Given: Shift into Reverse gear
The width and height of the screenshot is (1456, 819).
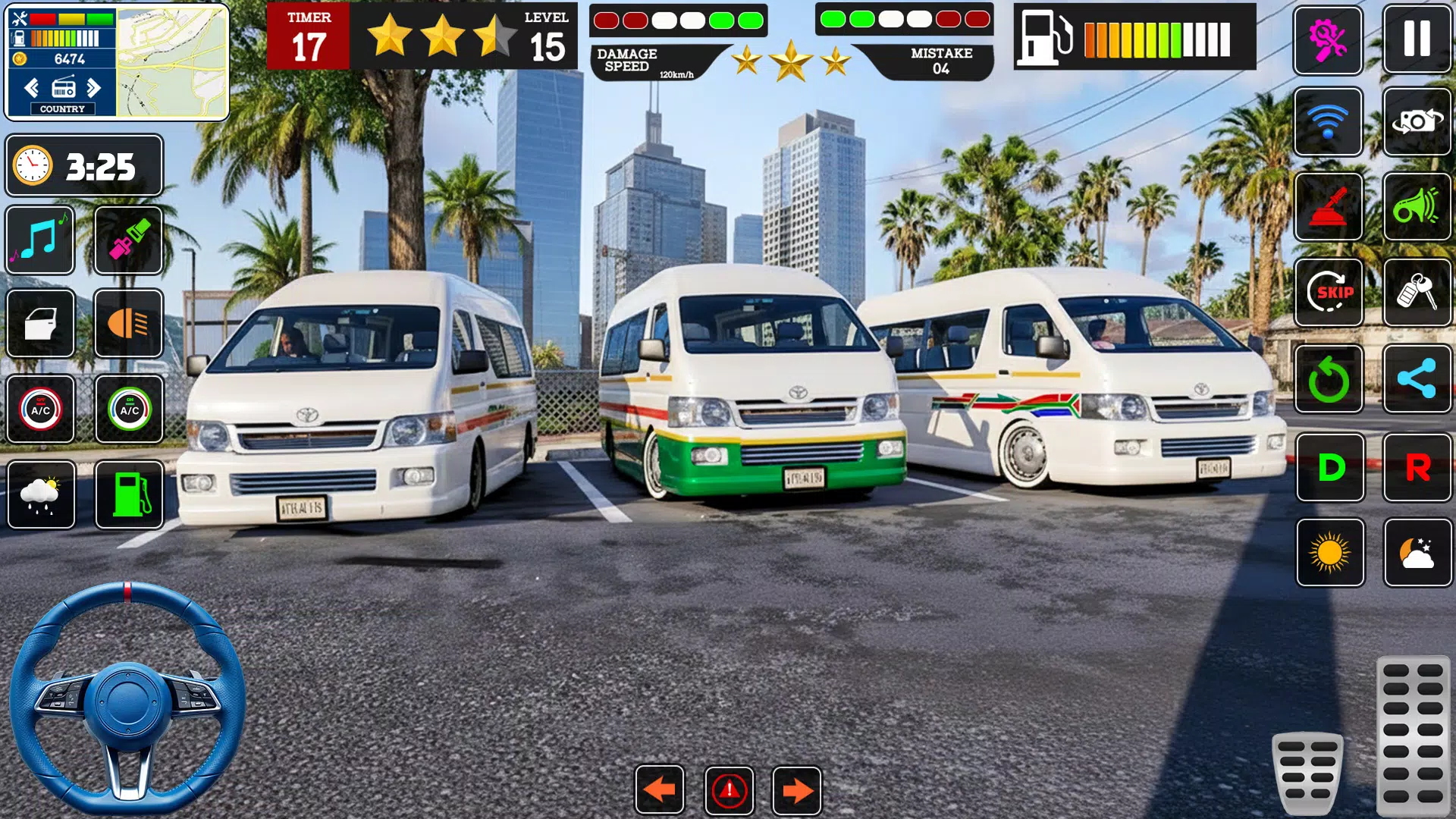Looking at the screenshot, I should [1417, 467].
